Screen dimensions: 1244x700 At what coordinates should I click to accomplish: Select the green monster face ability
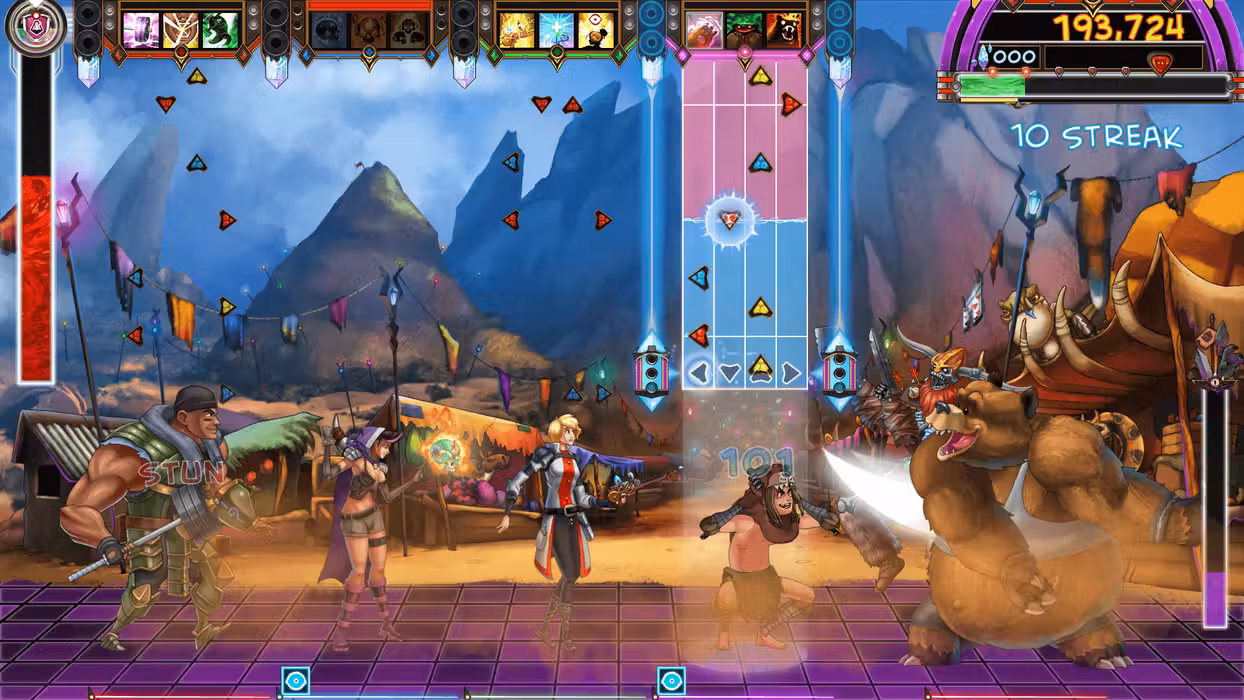744,31
